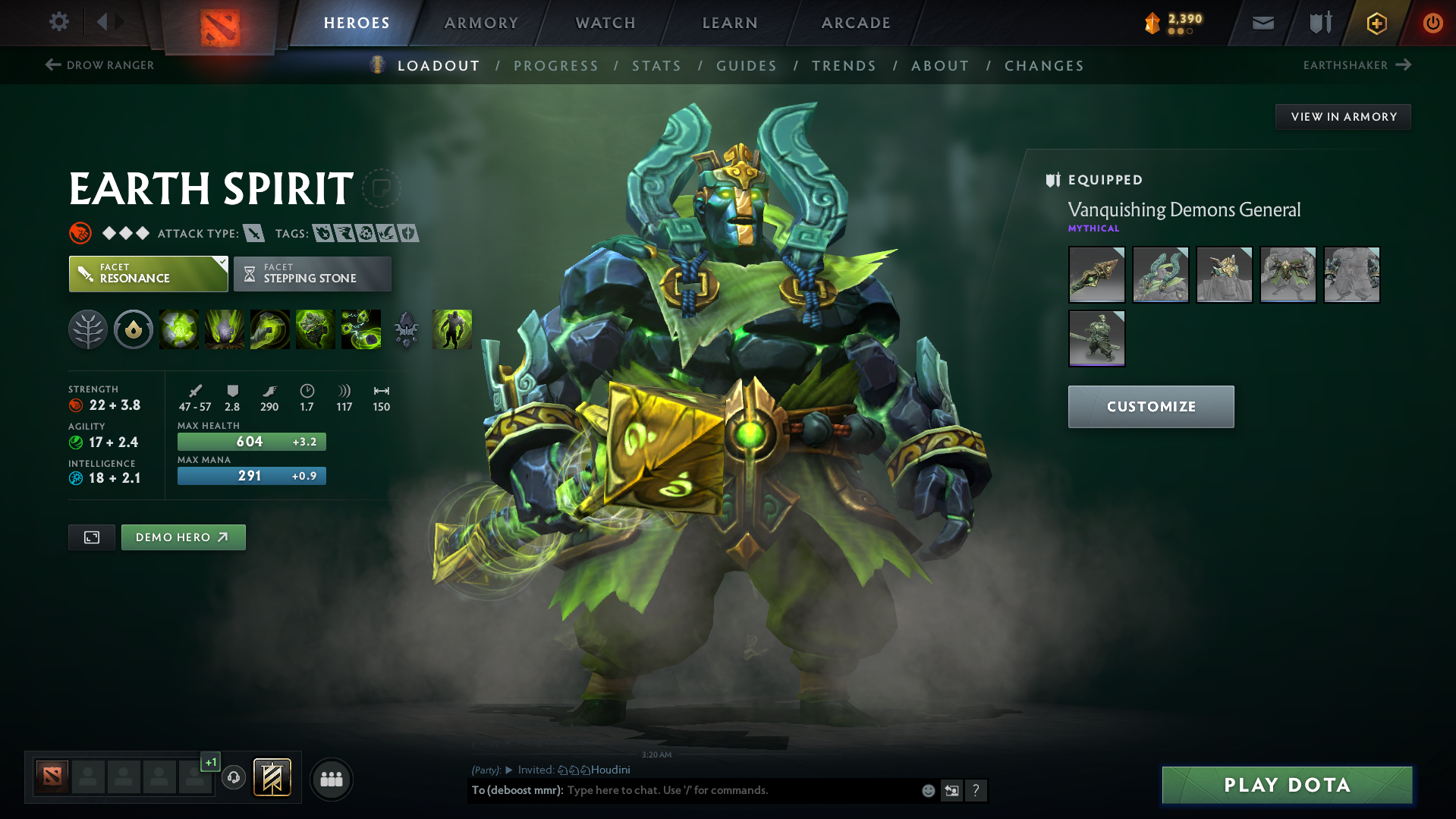The image size is (1456, 819).
Task: Toggle the innate ability tree icon
Action: 88,329
